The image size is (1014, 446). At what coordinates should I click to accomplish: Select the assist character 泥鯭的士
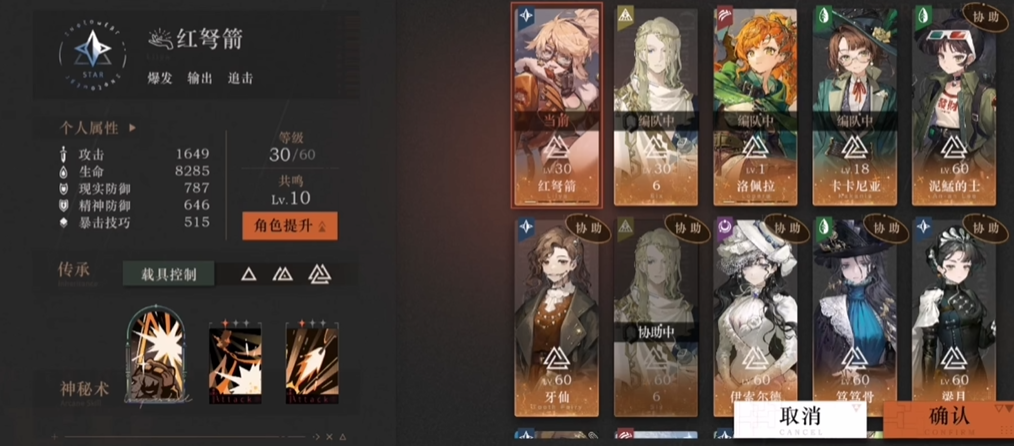(x=953, y=105)
